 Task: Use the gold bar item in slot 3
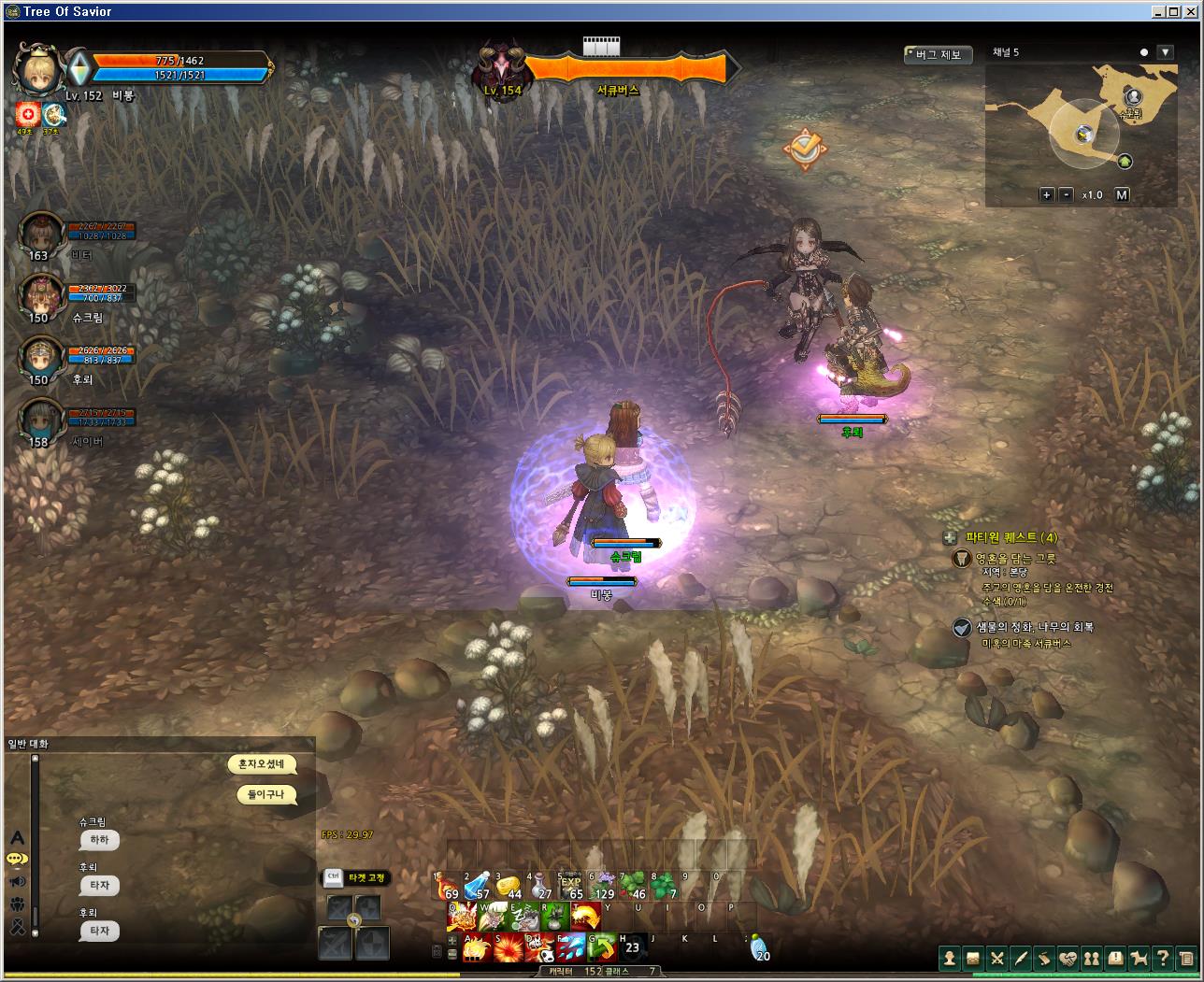click(508, 886)
